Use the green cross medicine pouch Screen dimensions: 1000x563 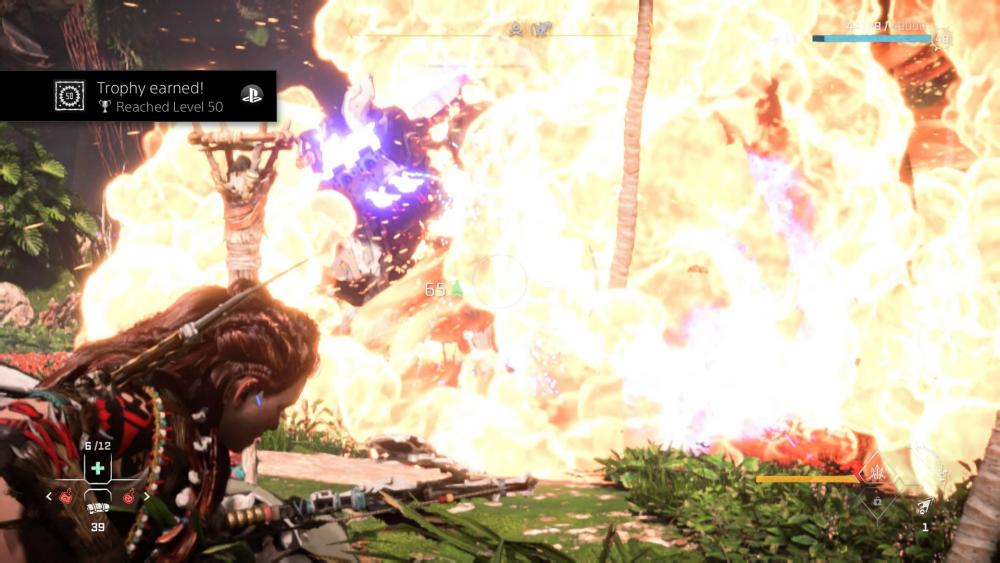coord(97,468)
